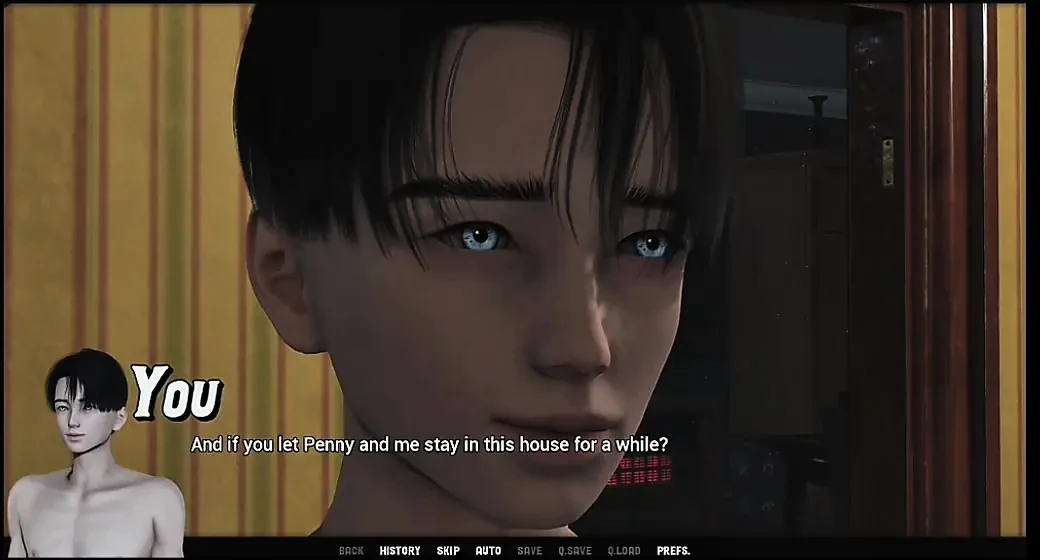Click Q.Save to quick save
The width and height of the screenshot is (1040, 560).
(x=575, y=550)
